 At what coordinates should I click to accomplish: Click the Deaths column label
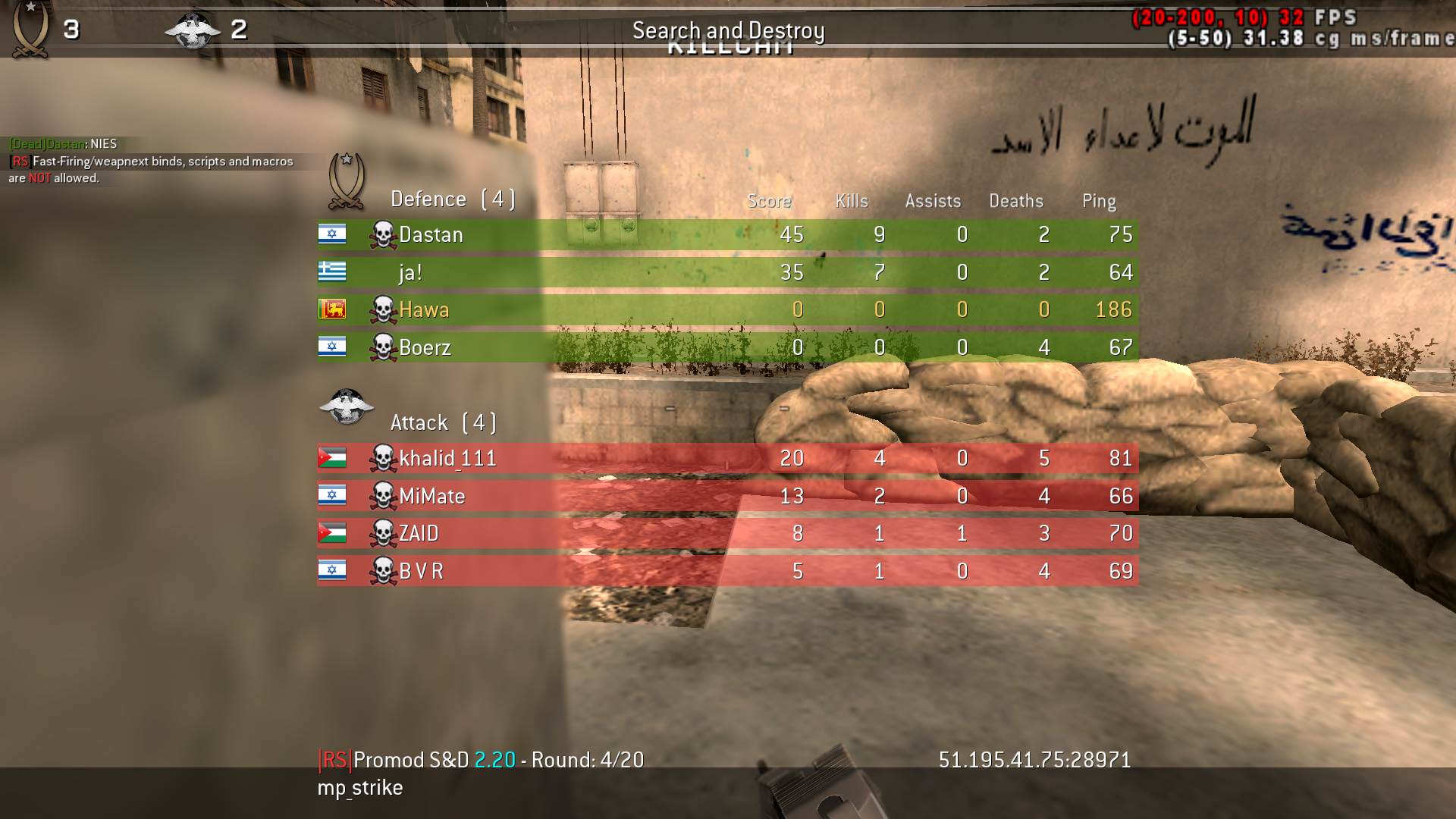coord(1016,201)
